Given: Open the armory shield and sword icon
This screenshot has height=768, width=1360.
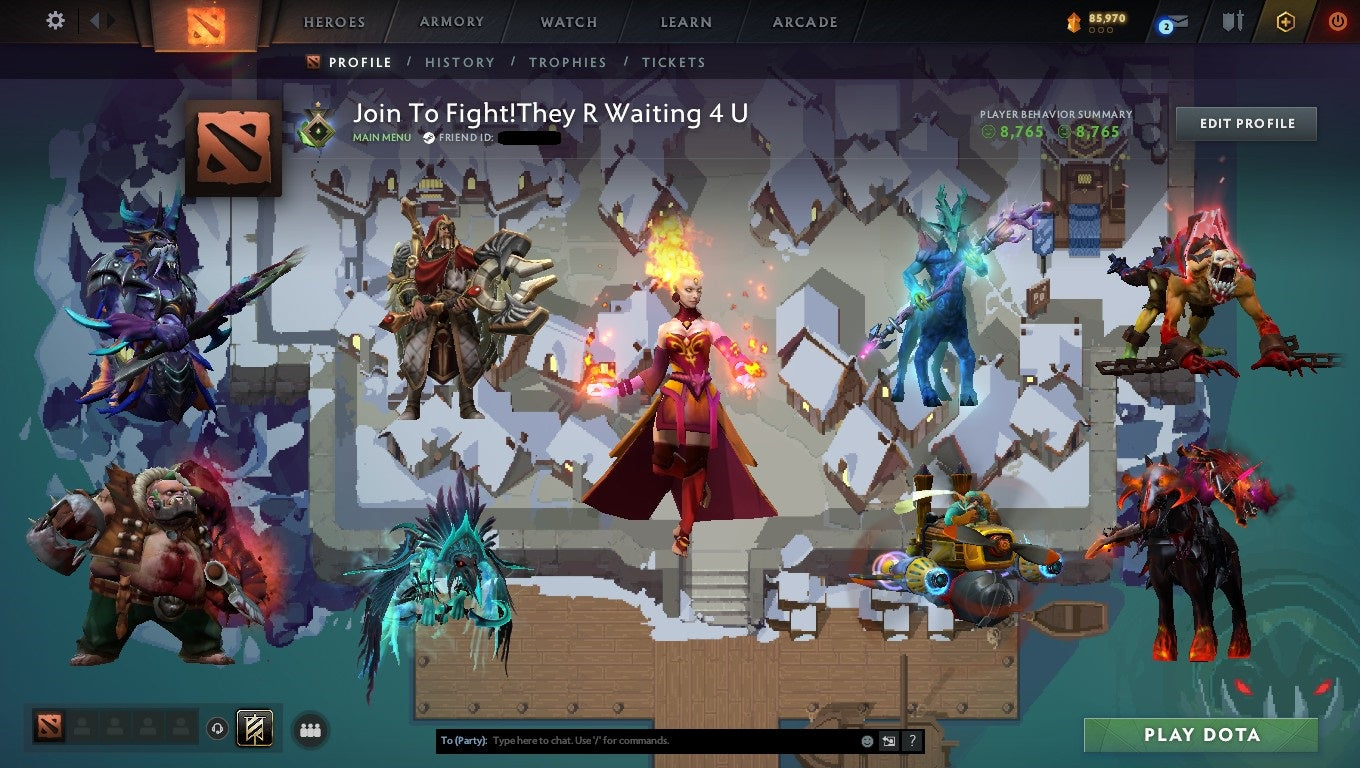Looking at the screenshot, I should (x=1232, y=22).
